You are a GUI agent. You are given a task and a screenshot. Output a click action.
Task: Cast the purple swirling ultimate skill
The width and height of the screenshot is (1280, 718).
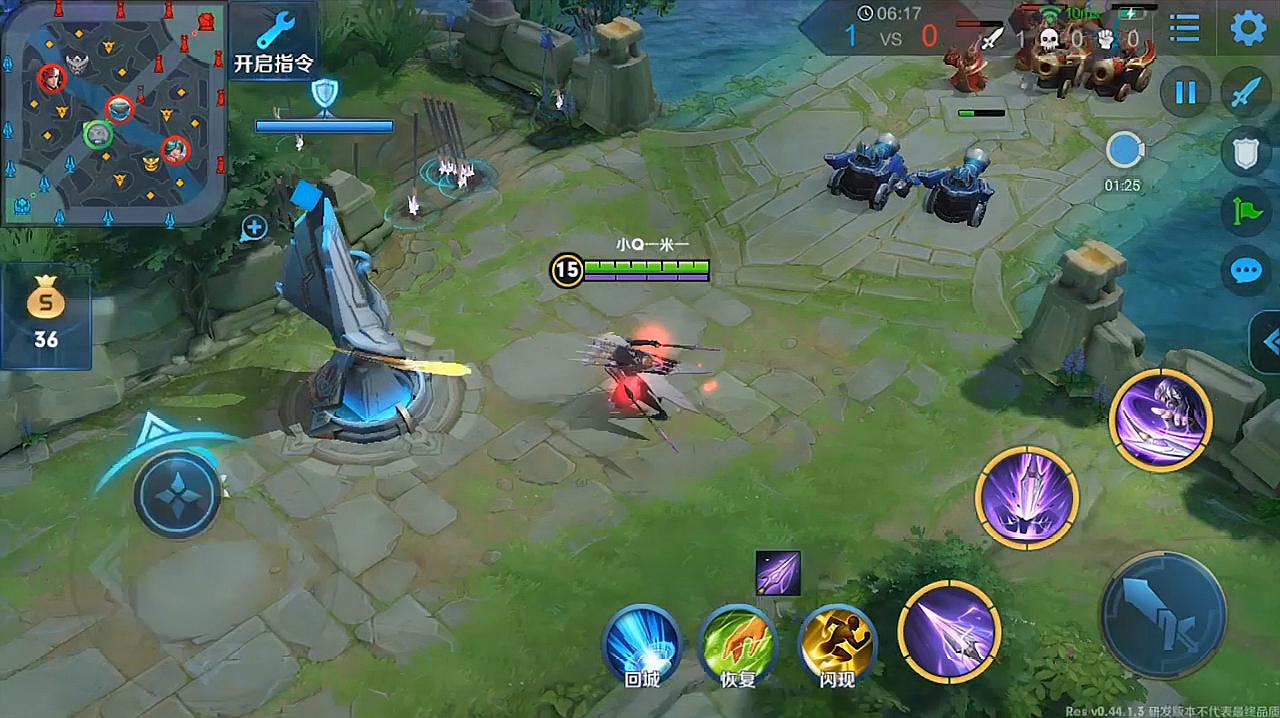point(1160,419)
